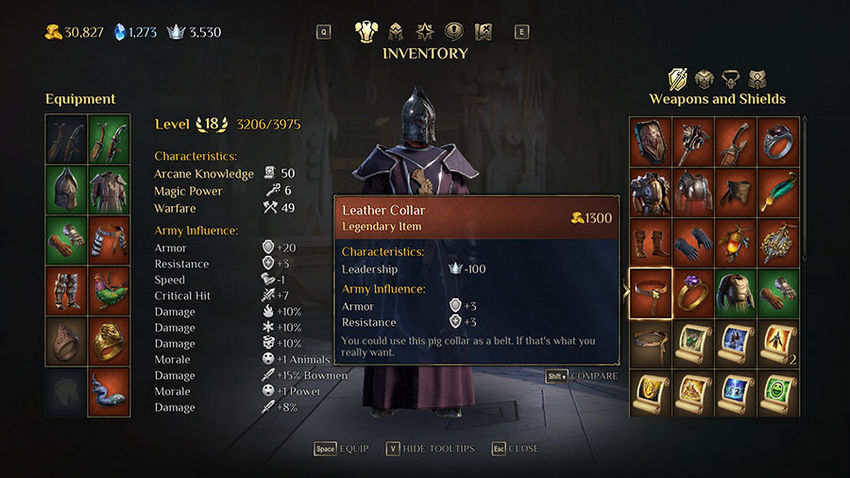Select the equipped gauntlets slot
Viewport: 850px width, 478px height.
(66, 240)
